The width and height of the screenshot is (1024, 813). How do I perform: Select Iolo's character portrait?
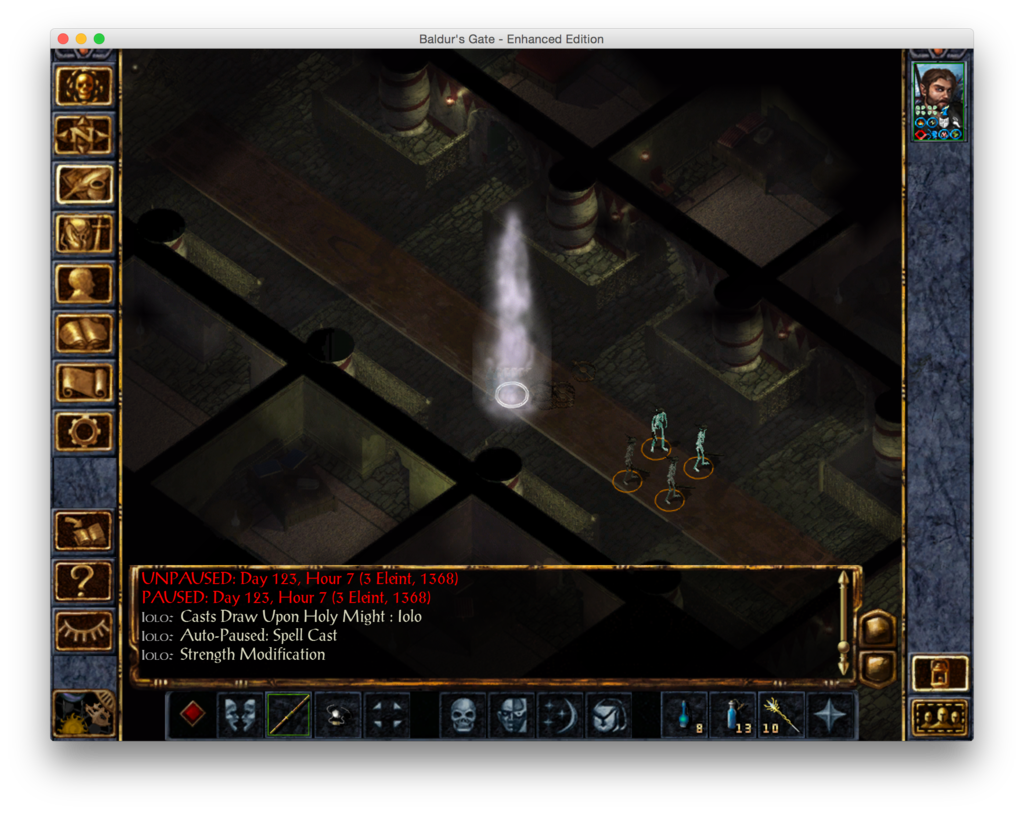click(939, 102)
